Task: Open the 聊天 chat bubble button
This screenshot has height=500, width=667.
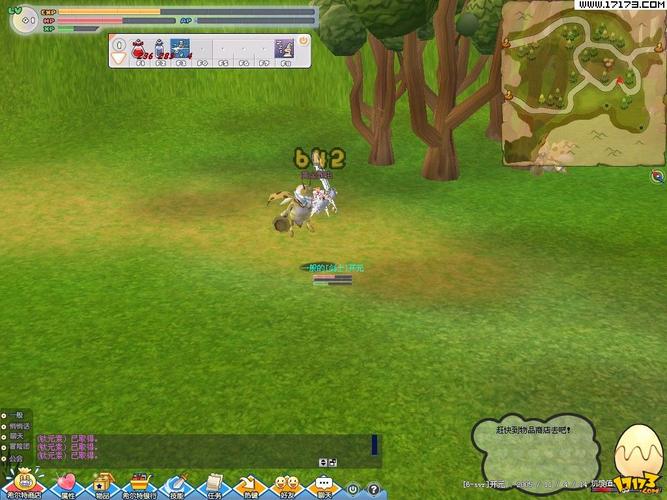Action: point(323,484)
